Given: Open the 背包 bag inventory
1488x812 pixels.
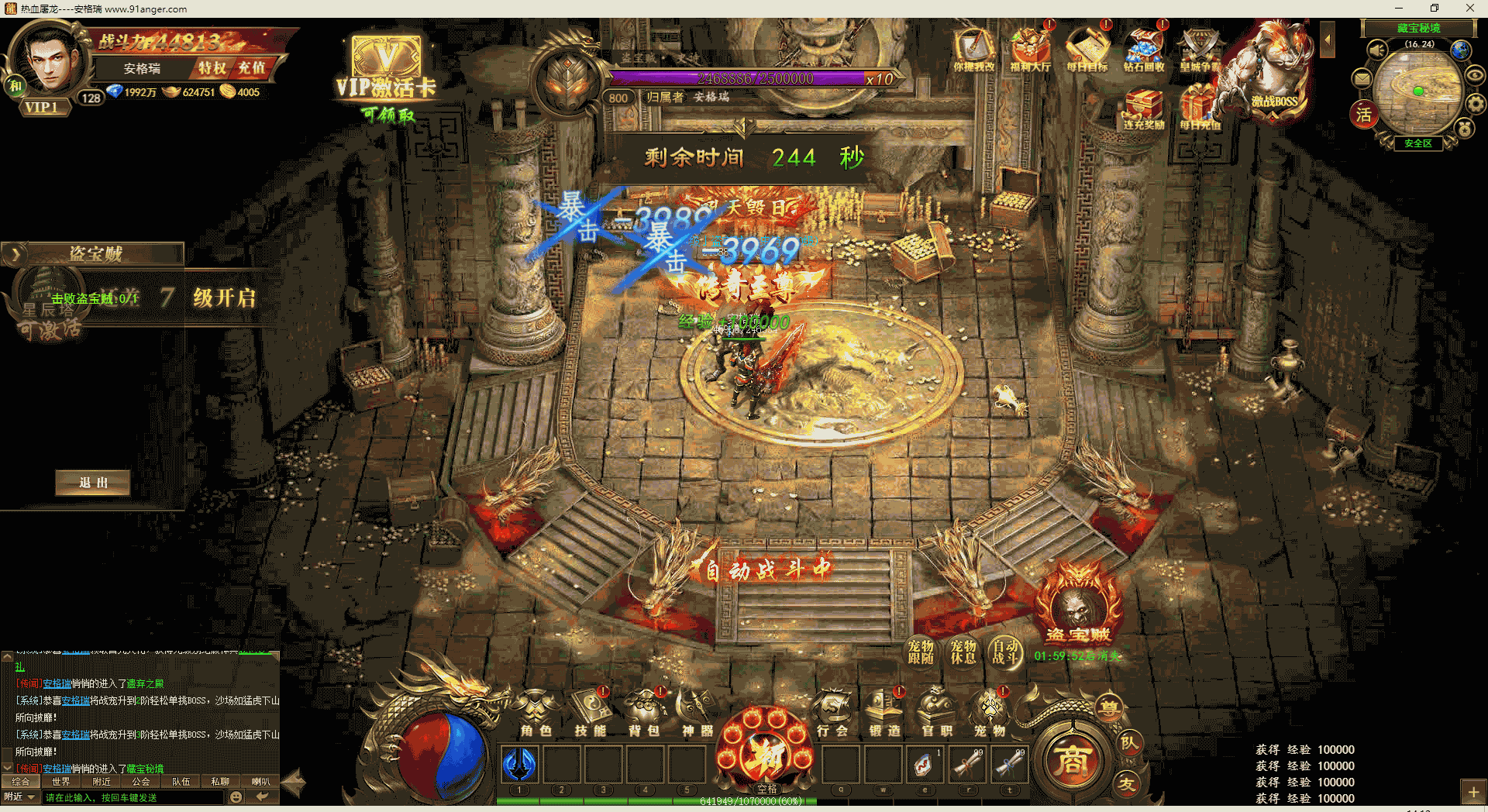Looking at the screenshot, I should pyautogui.click(x=643, y=713).
